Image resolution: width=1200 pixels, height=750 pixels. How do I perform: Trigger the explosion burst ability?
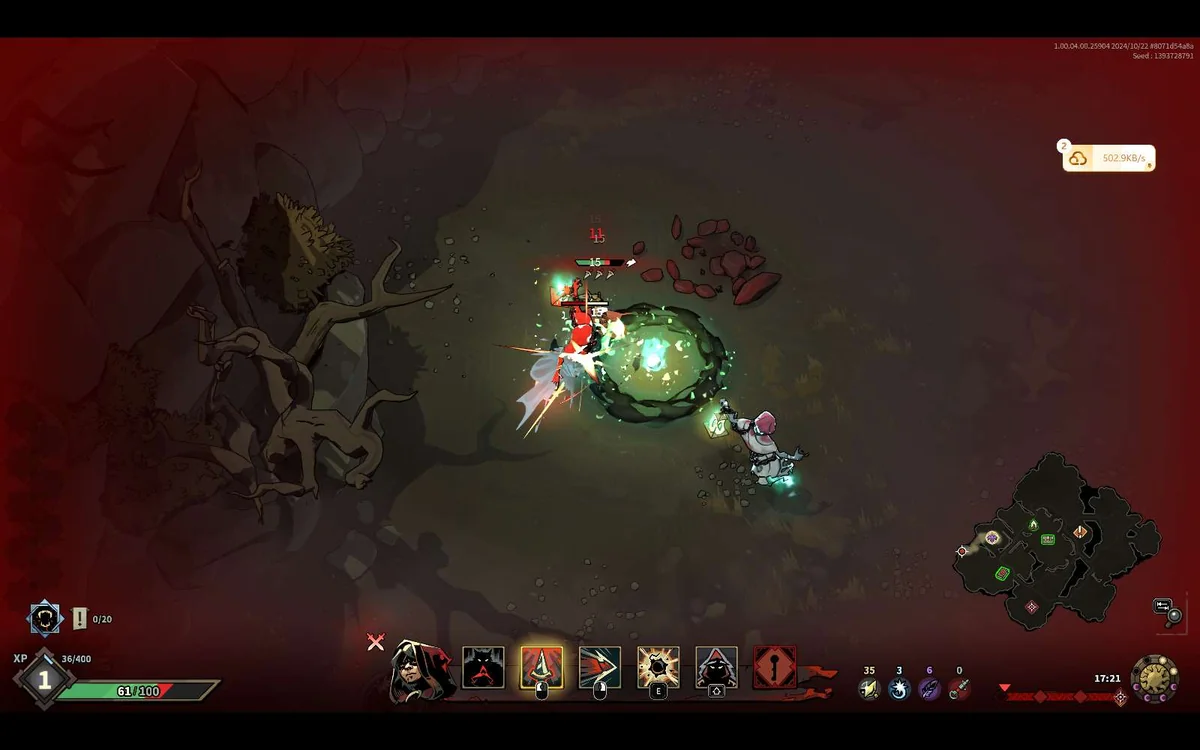coord(658,668)
